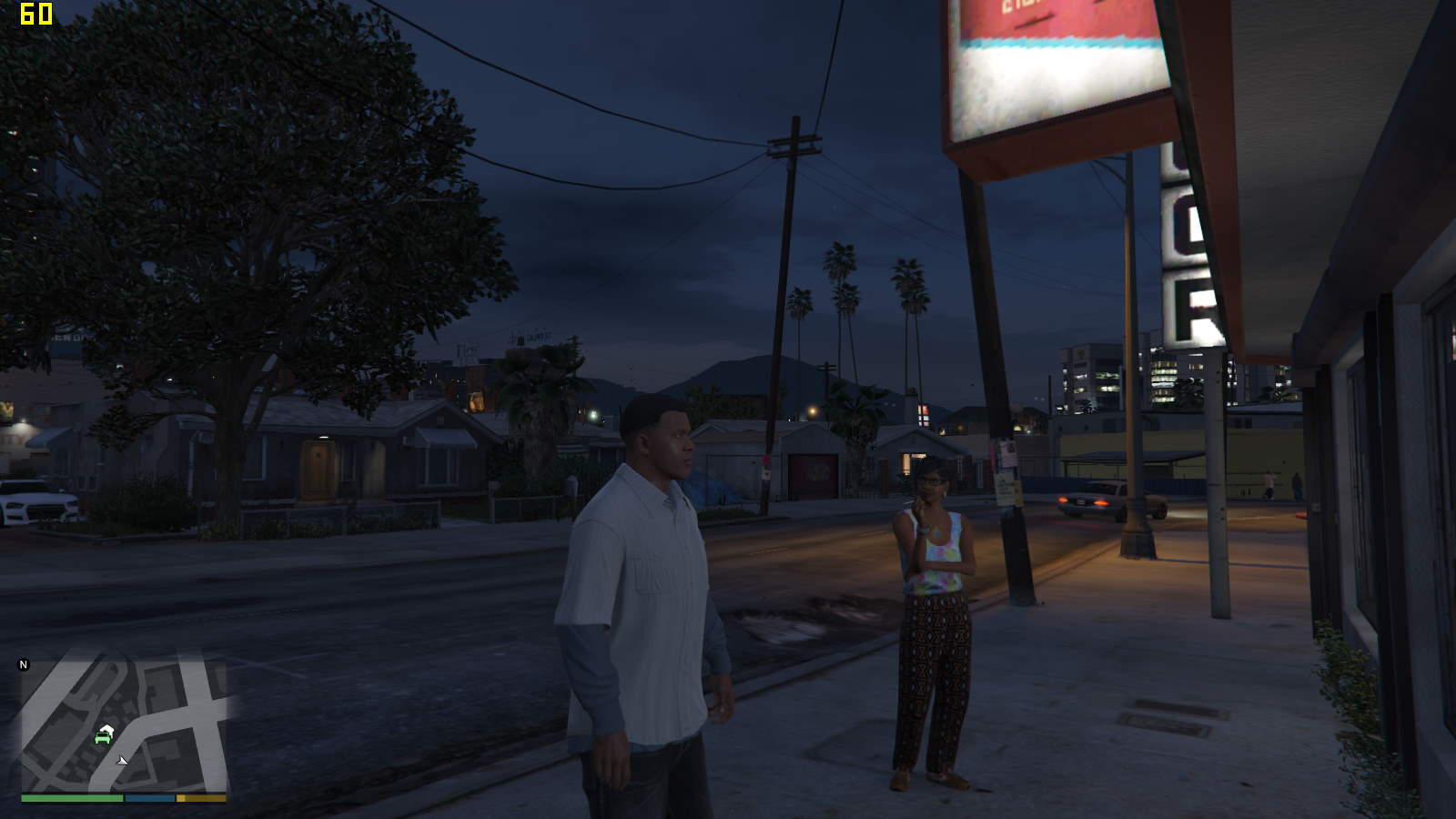The image size is (1456, 819).
Task: Select the white house marker on the minimap
Action: coord(107,728)
